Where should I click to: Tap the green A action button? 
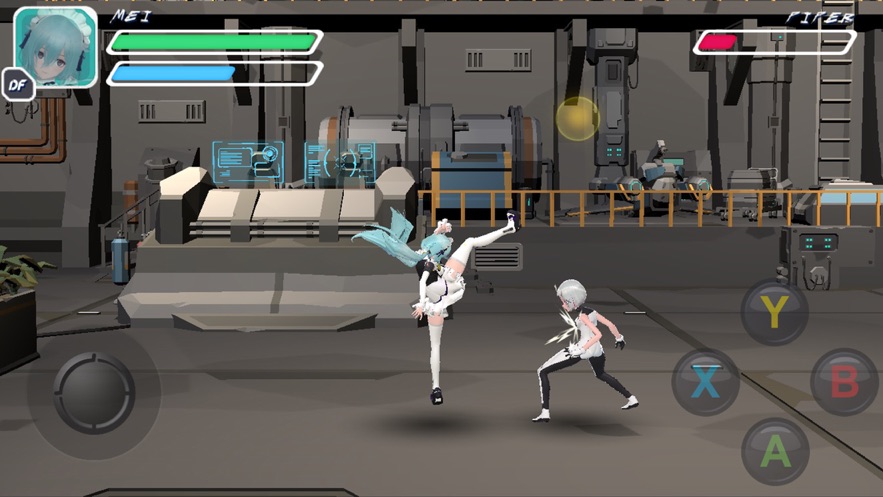point(774,451)
